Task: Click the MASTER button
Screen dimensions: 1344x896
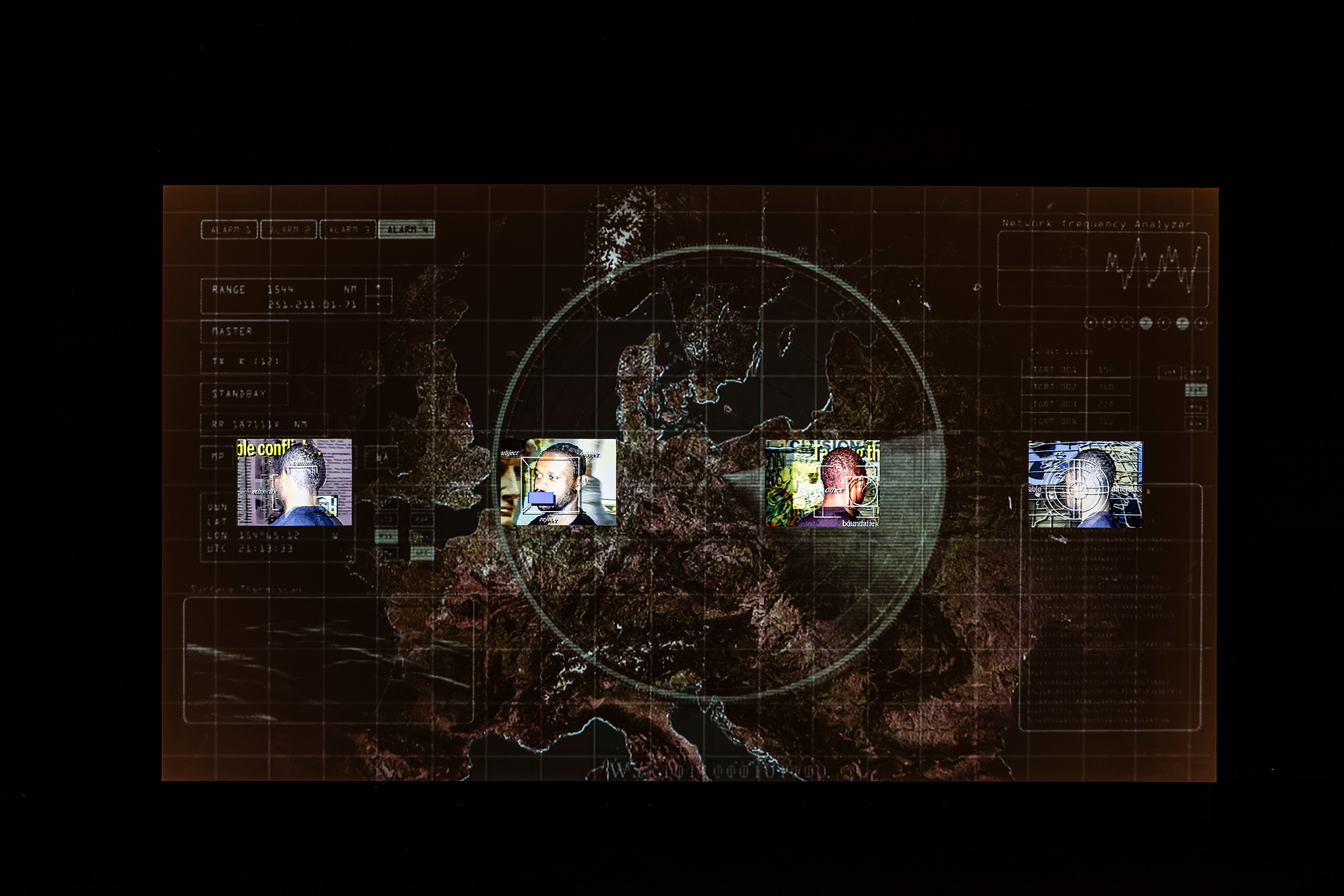Action: (x=244, y=332)
